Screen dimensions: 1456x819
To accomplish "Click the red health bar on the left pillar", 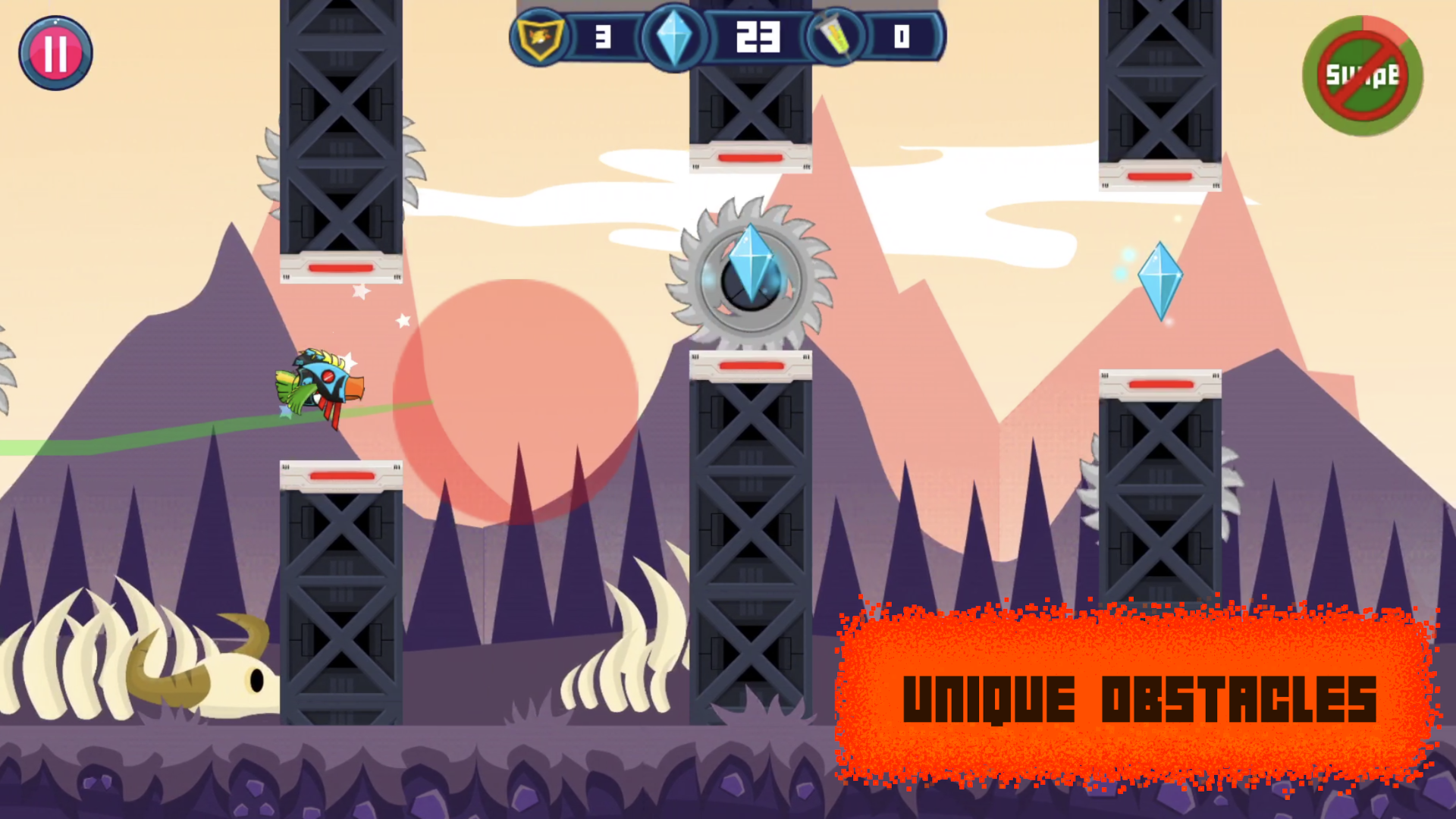I will point(342,267).
